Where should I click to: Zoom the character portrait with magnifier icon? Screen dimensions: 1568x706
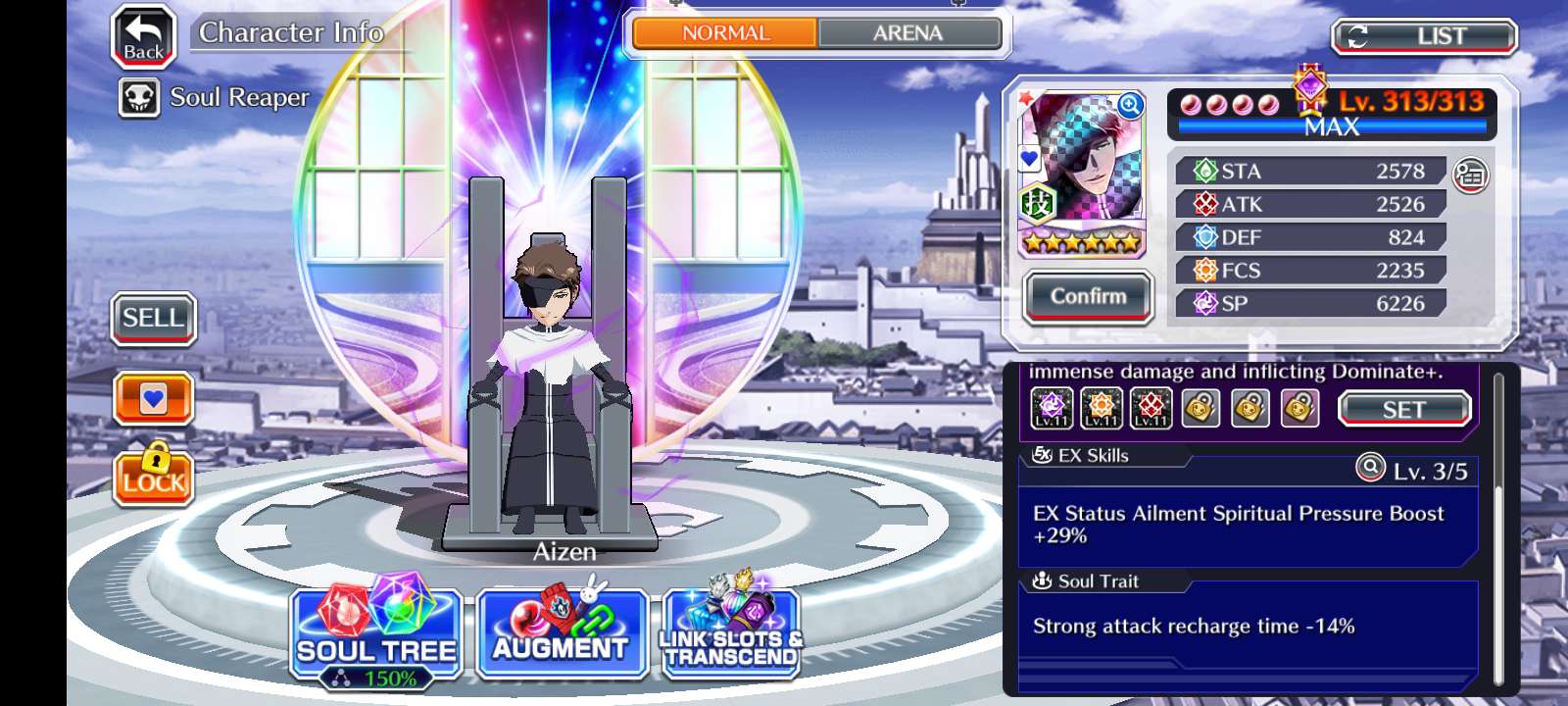(x=1130, y=106)
